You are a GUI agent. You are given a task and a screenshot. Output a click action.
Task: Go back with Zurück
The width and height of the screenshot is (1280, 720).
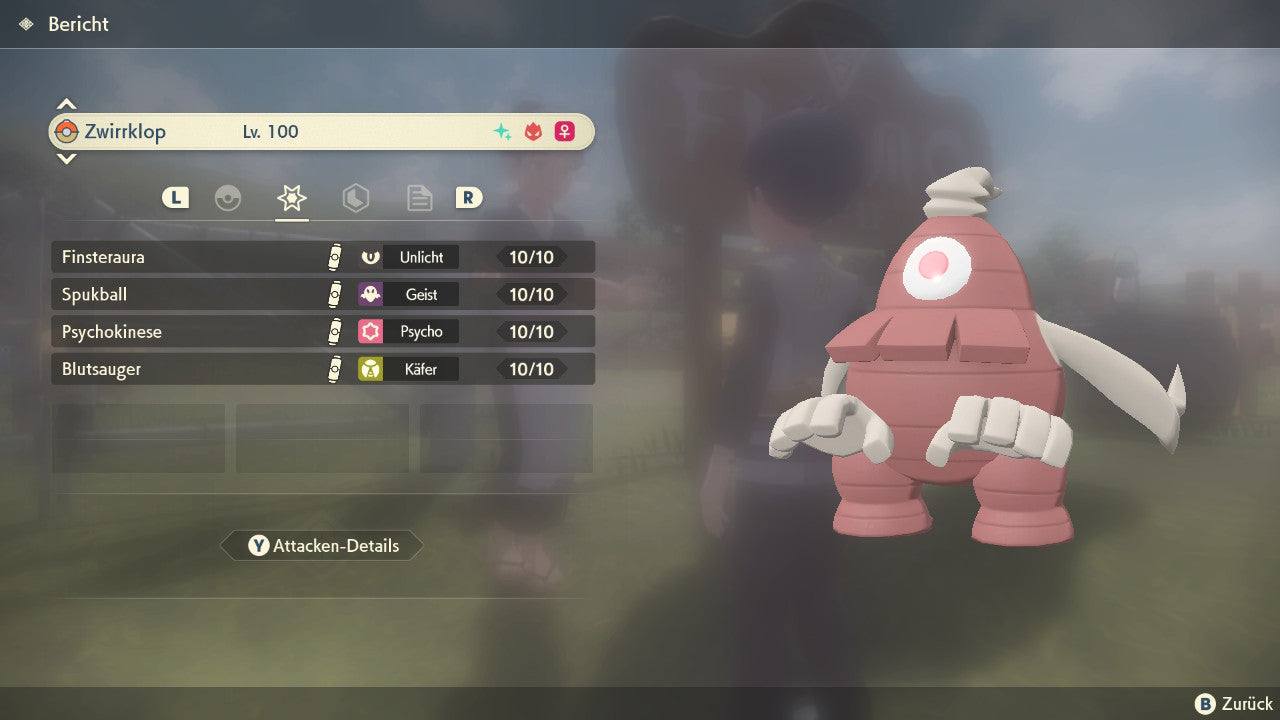(x=1234, y=704)
